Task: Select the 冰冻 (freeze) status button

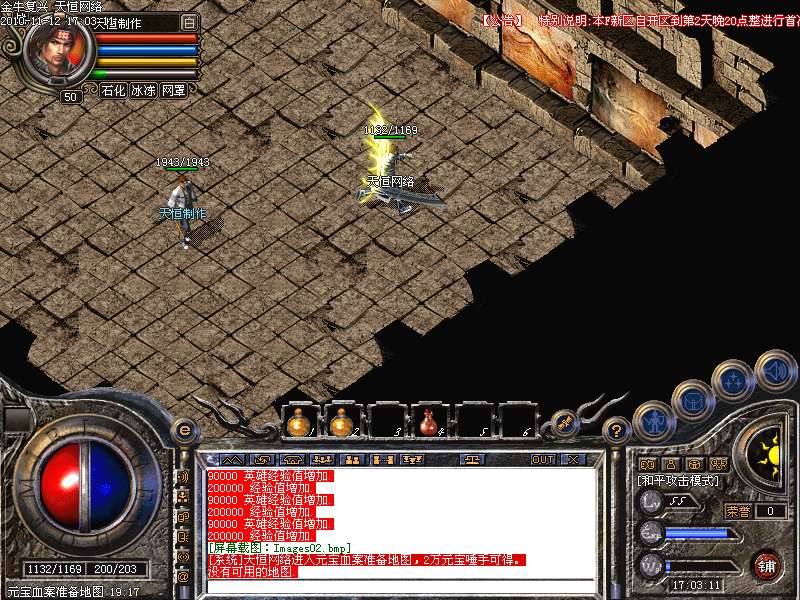Action: click(143, 90)
